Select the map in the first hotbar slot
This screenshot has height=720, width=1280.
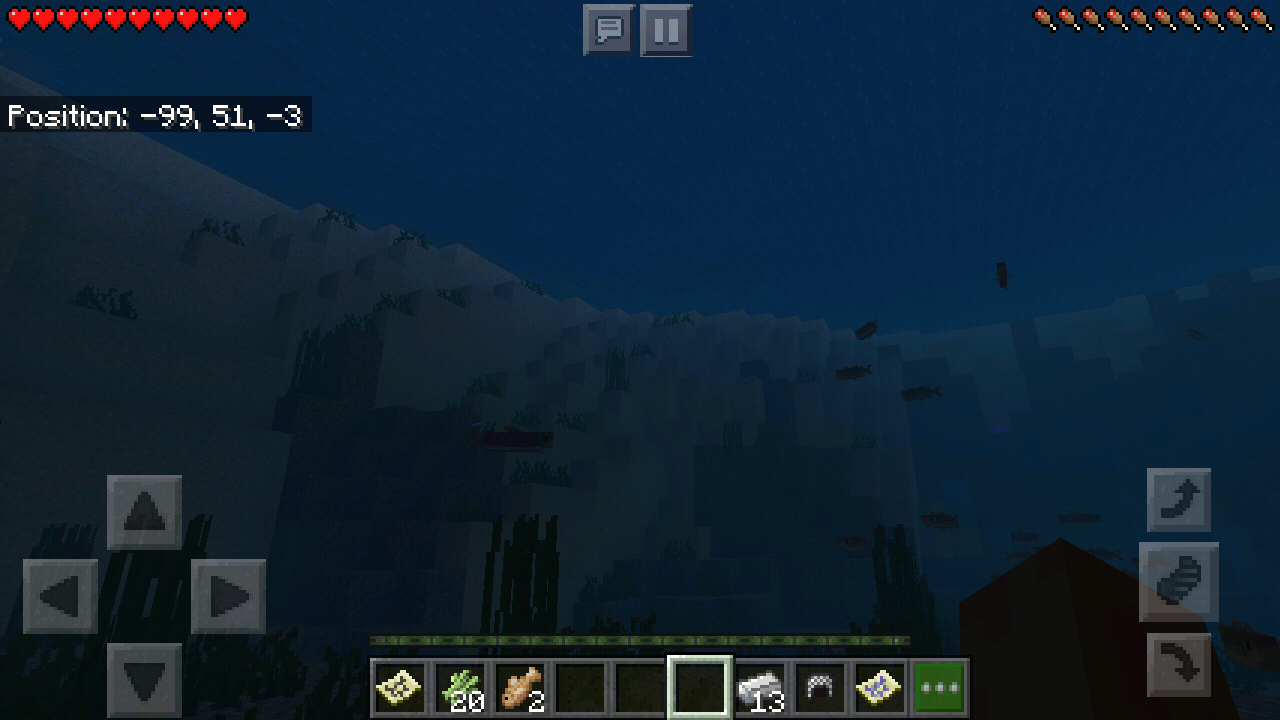(400, 684)
